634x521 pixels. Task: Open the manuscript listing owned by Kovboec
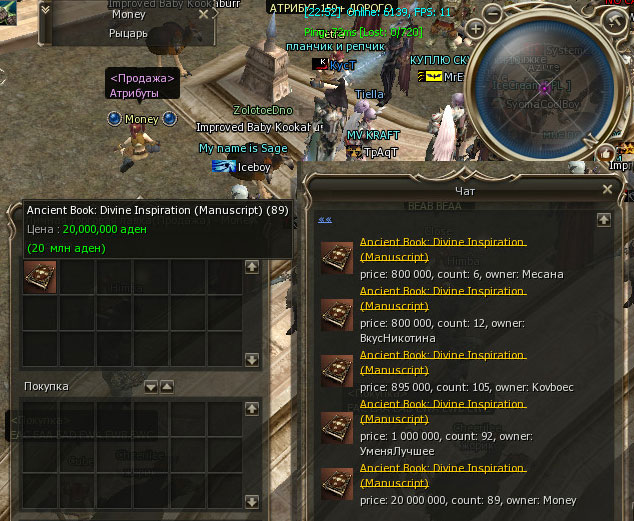(441, 362)
